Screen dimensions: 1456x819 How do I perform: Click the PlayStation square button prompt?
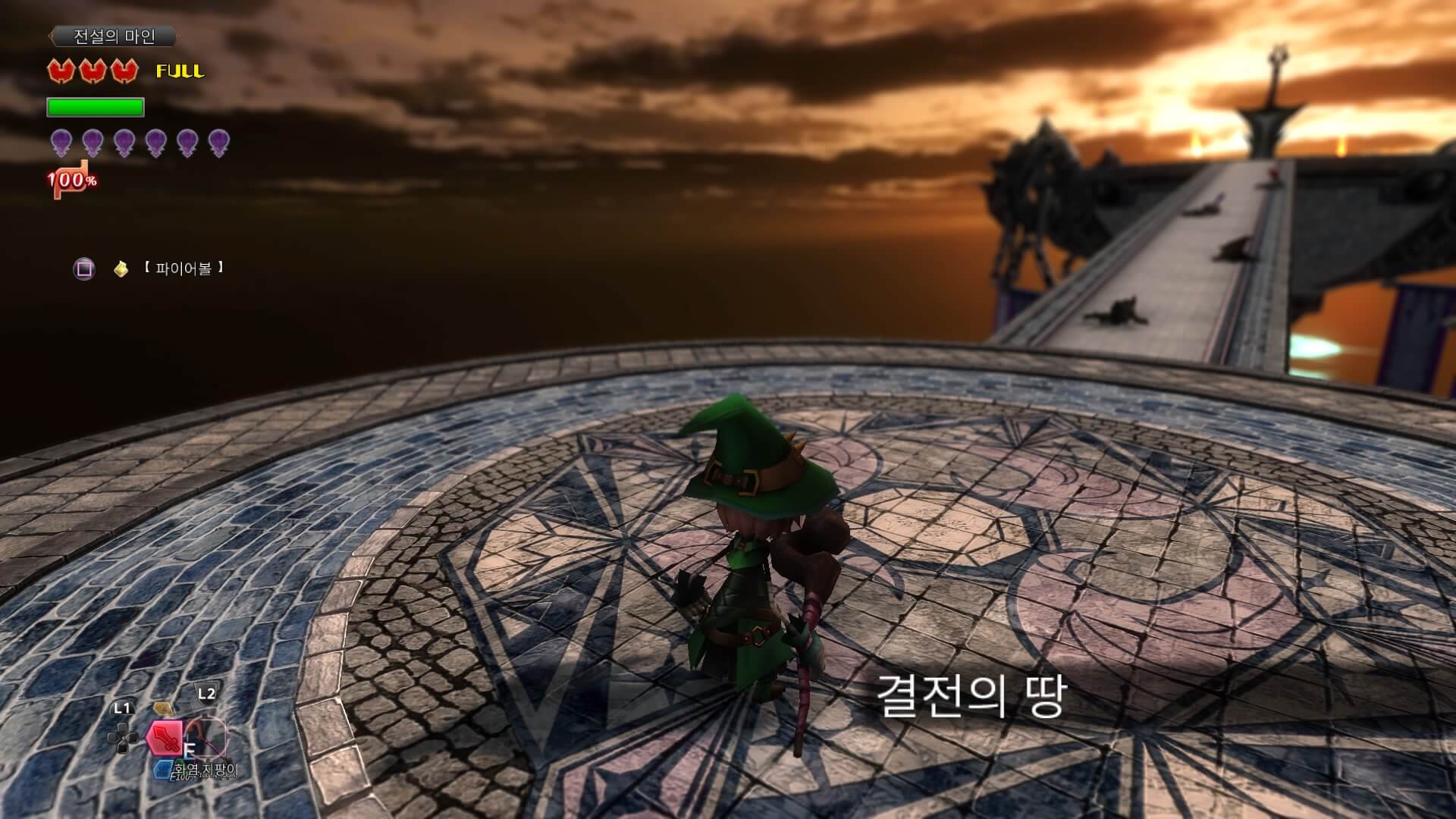coord(86,268)
